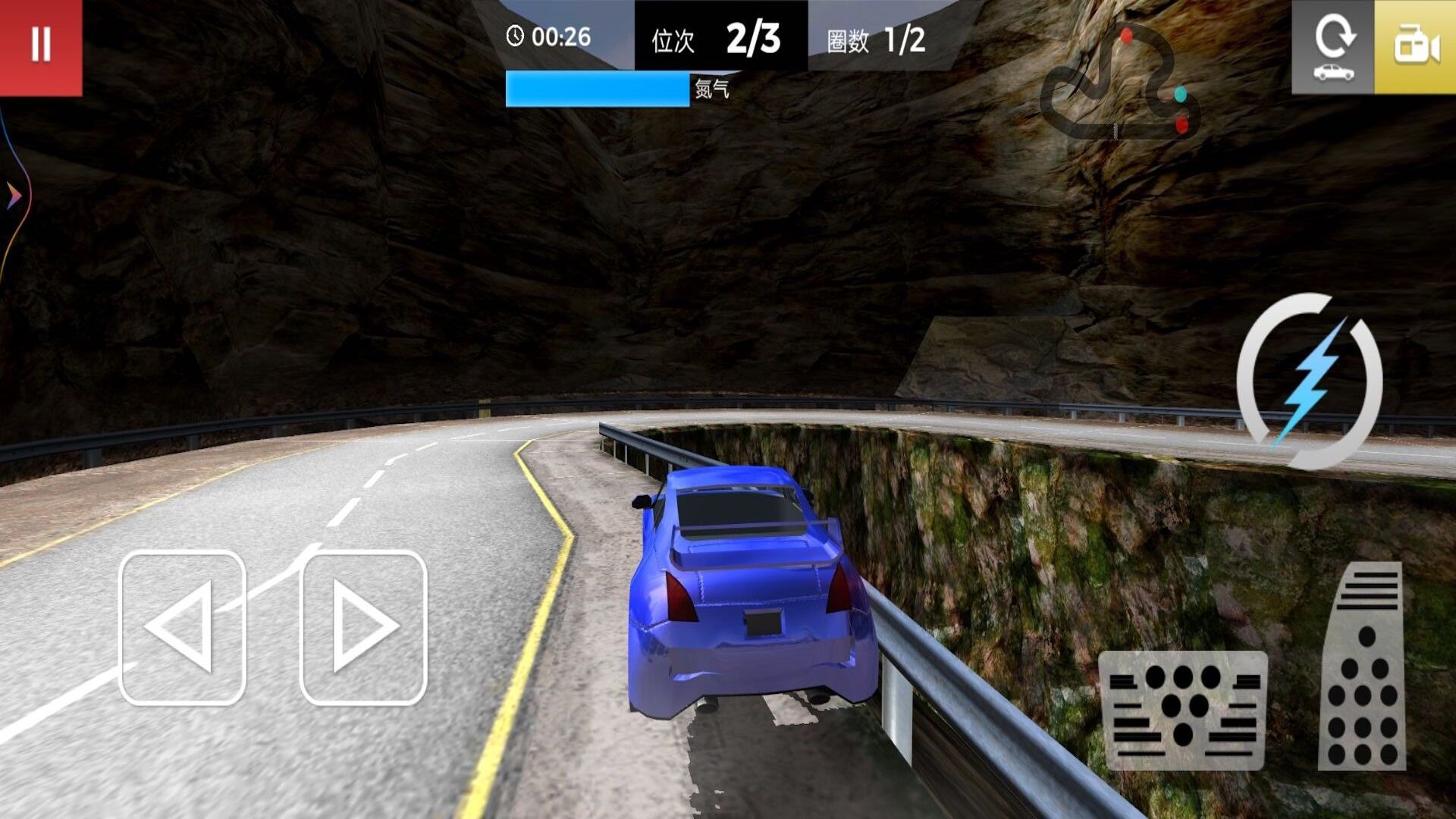Step on the brake pedal
Viewport: 1456px width, 819px height.
[1182, 710]
